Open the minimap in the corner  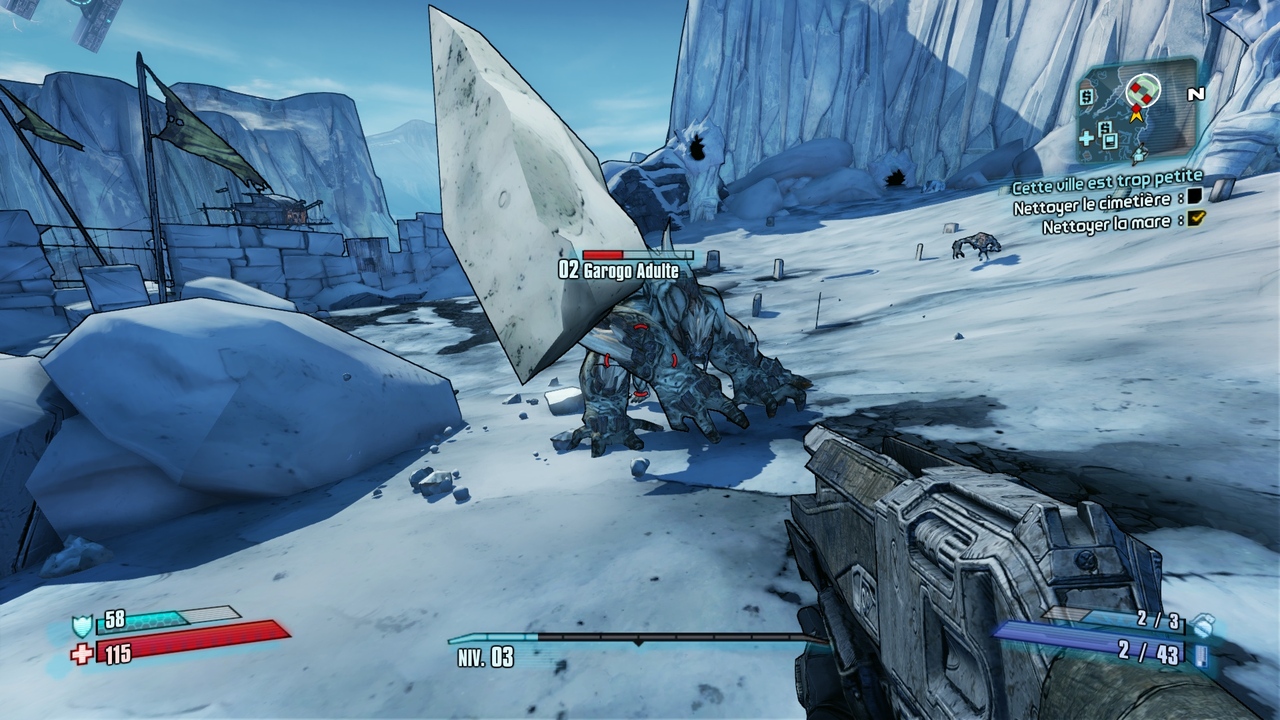tap(1136, 109)
